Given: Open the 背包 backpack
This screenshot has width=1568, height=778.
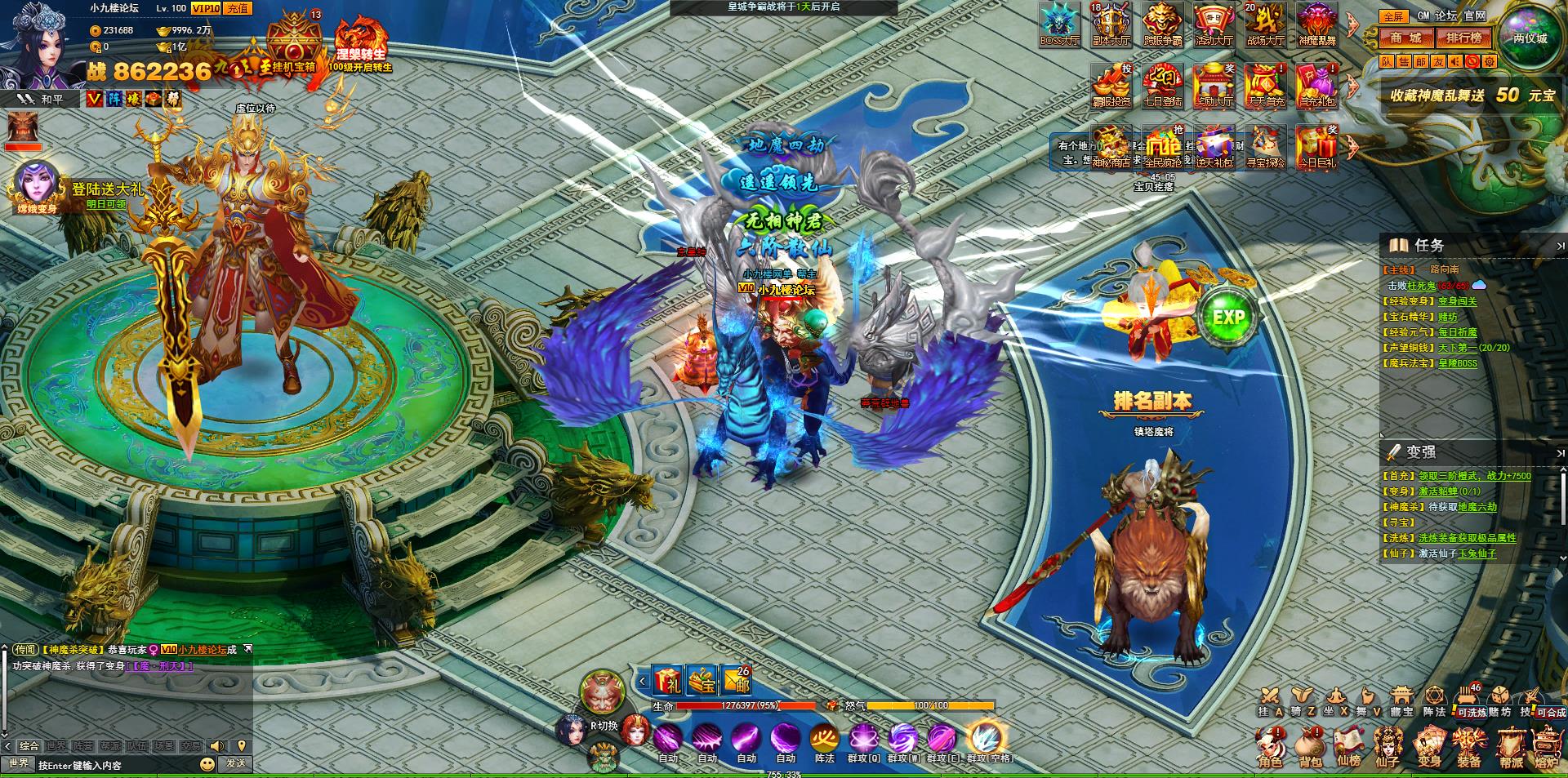Looking at the screenshot, I should (x=1310, y=748).
